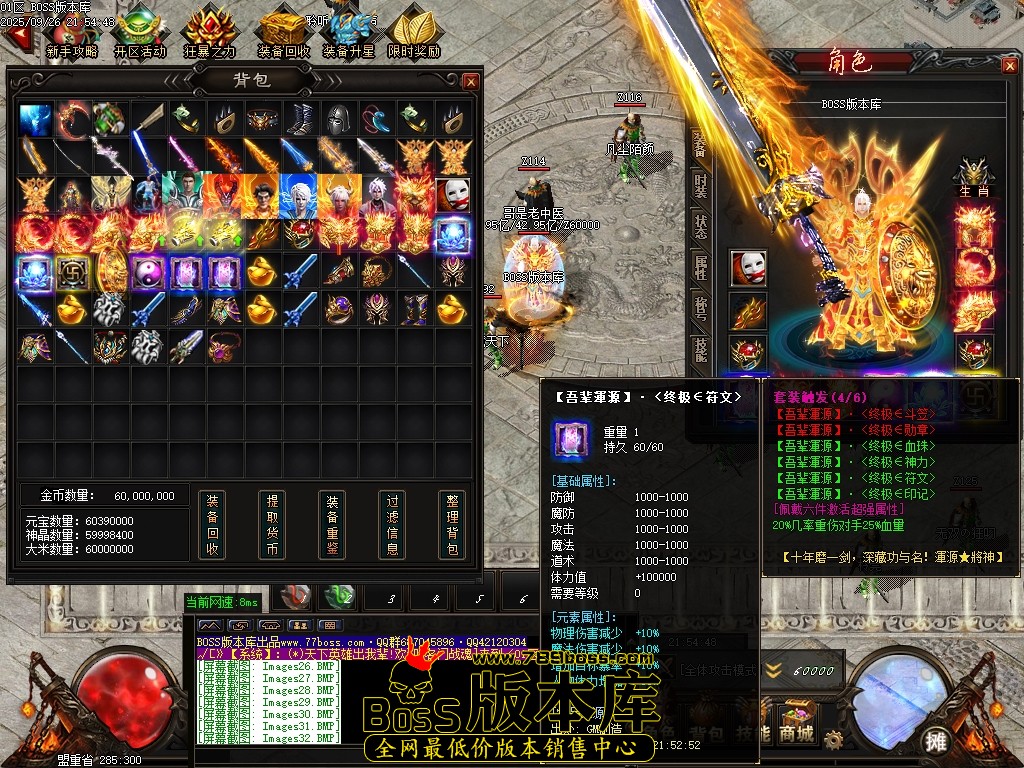Toggle the 过滤信息 filter info button
Image resolution: width=1024 pixels, height=768 pixels.
[x=392, y=525]
